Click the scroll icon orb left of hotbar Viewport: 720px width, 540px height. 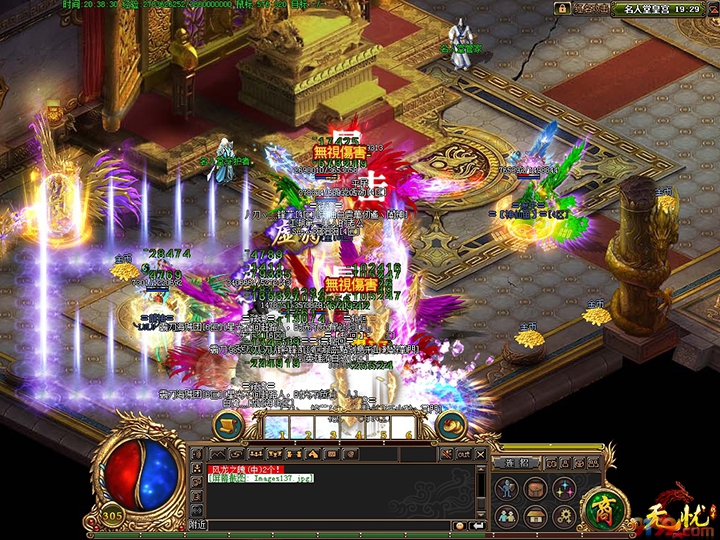(x=229, y=424)
